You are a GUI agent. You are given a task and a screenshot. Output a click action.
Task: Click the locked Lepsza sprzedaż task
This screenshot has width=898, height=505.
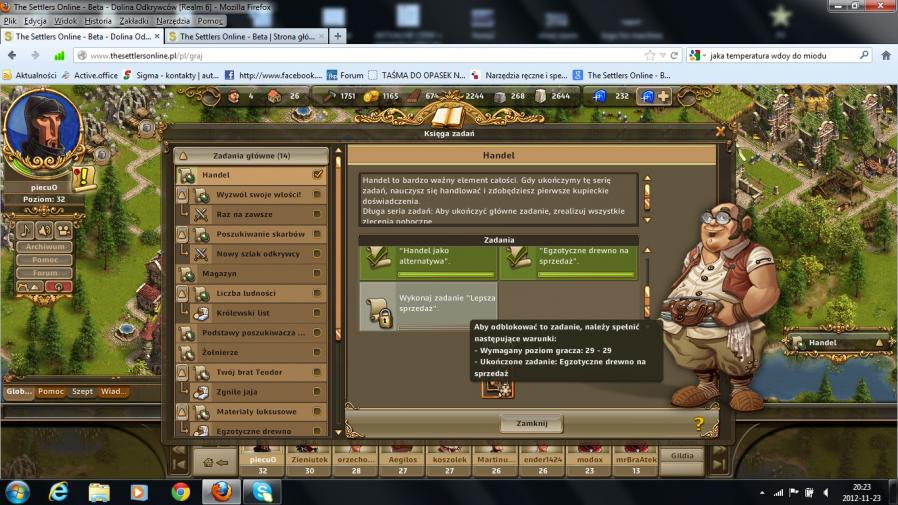(428, 307)
